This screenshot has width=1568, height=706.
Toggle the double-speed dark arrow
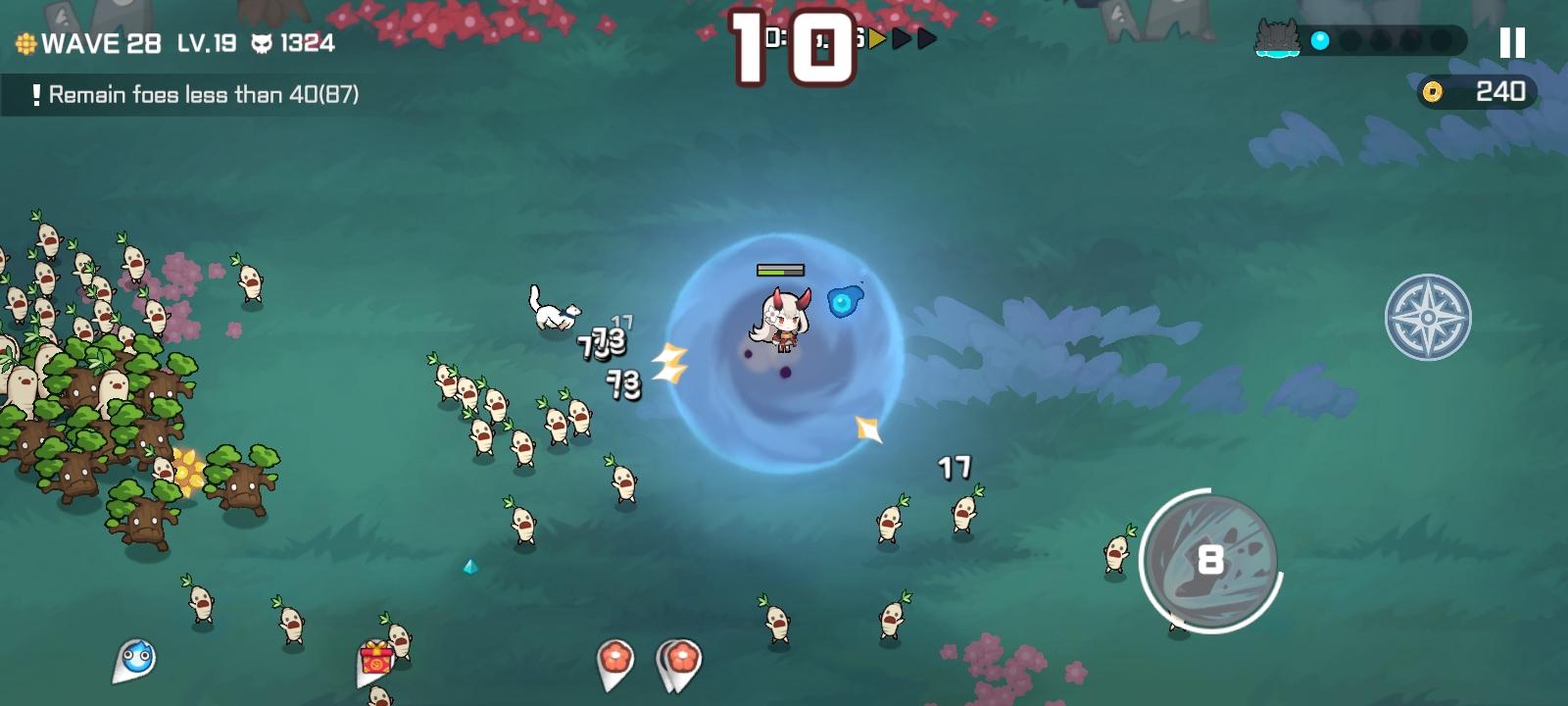click(x=903, y=39)
